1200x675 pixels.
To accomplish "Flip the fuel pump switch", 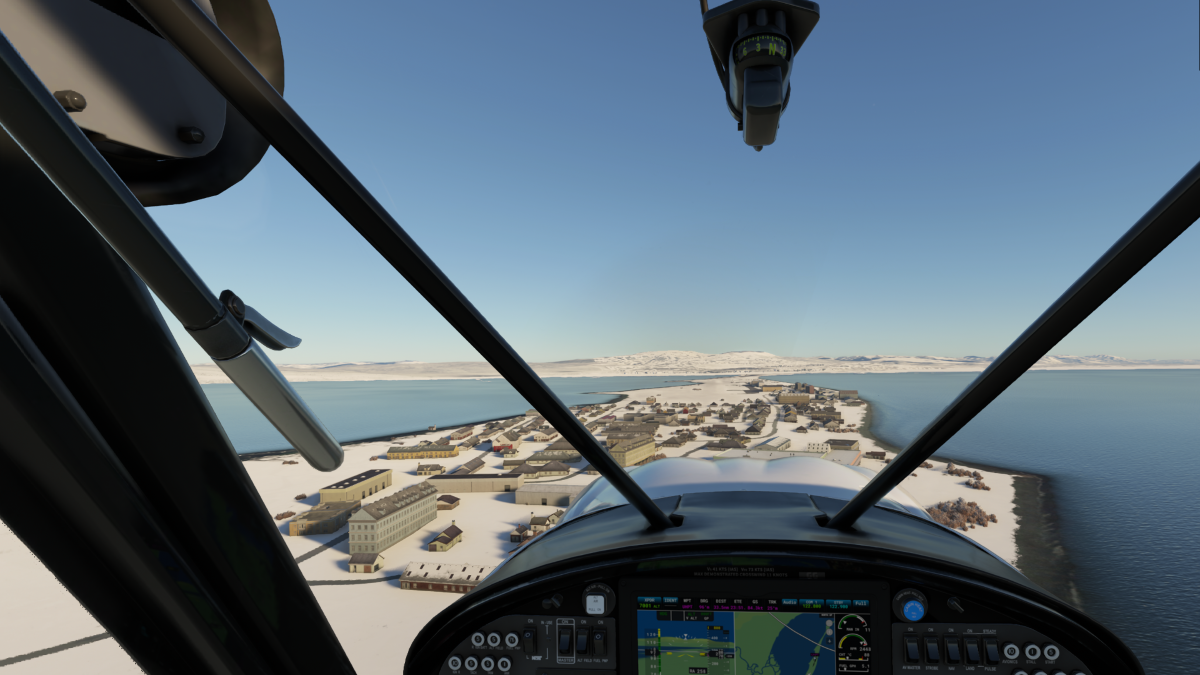I will click(x=599, y=640).
